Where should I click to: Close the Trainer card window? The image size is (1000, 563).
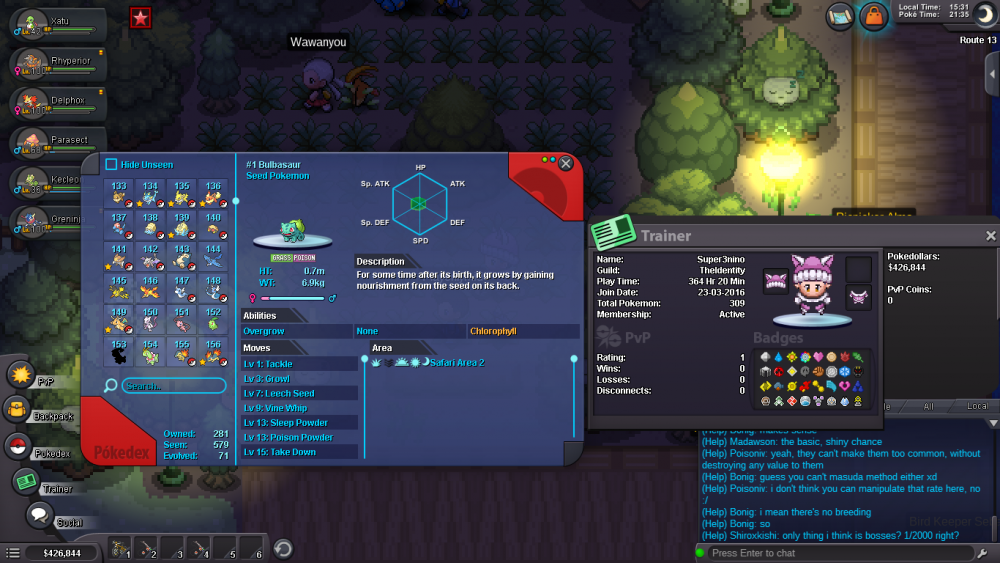point(990,236)
